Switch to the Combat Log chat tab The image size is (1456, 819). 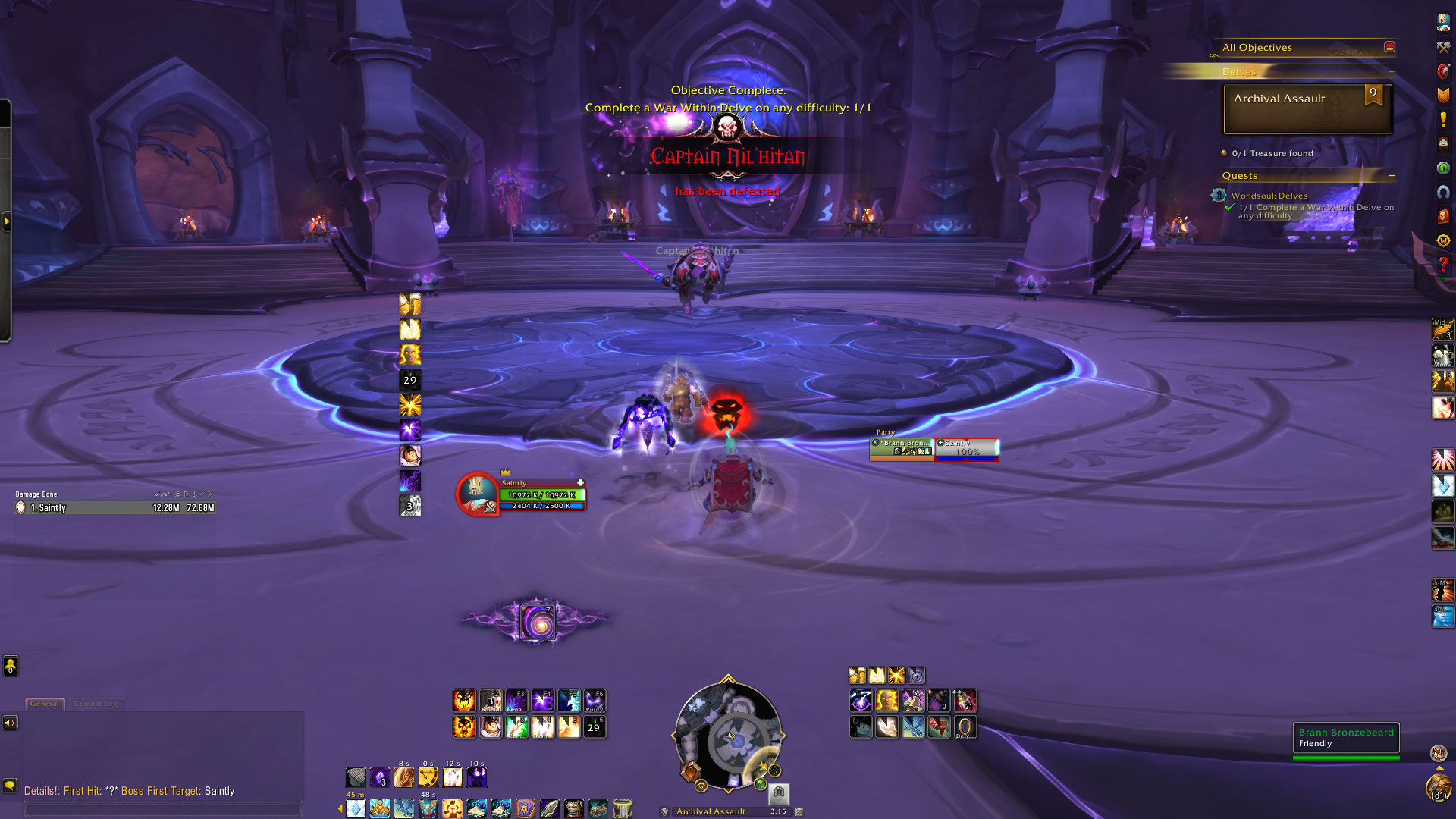click(x=96, y=704)
